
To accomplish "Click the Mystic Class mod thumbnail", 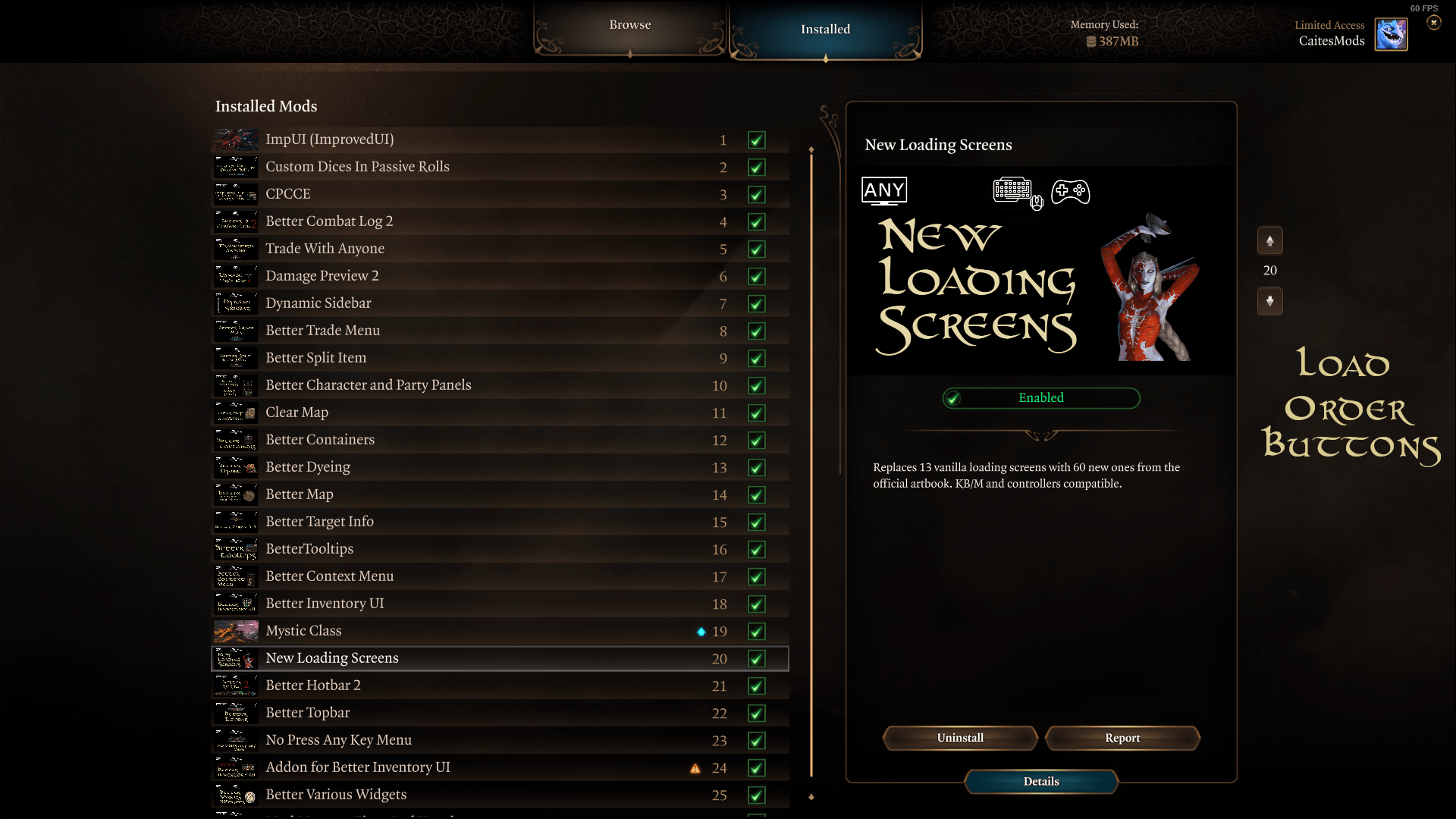I will tap(235, 631).
